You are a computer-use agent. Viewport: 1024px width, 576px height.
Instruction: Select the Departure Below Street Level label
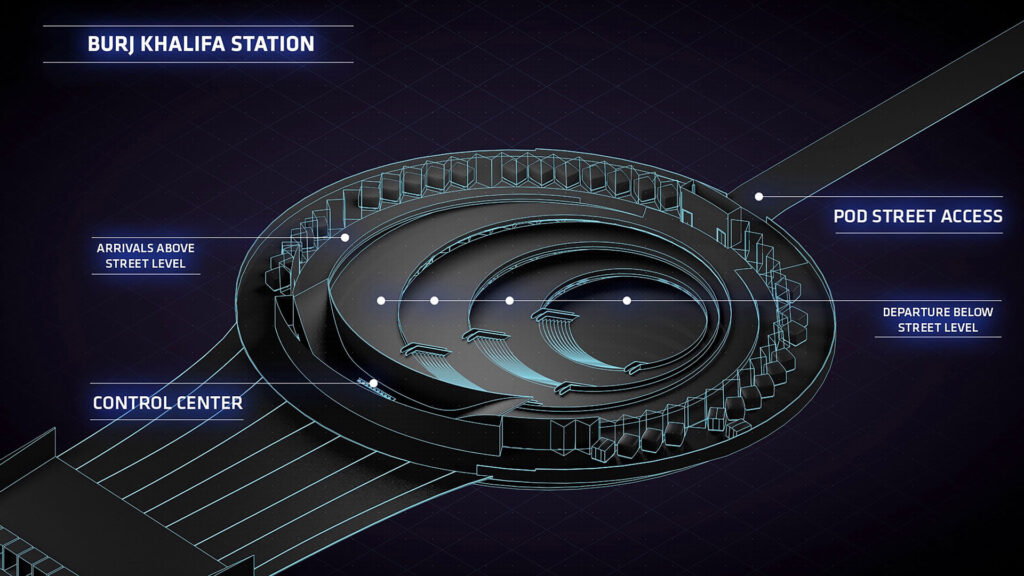(x=937, y=320)
